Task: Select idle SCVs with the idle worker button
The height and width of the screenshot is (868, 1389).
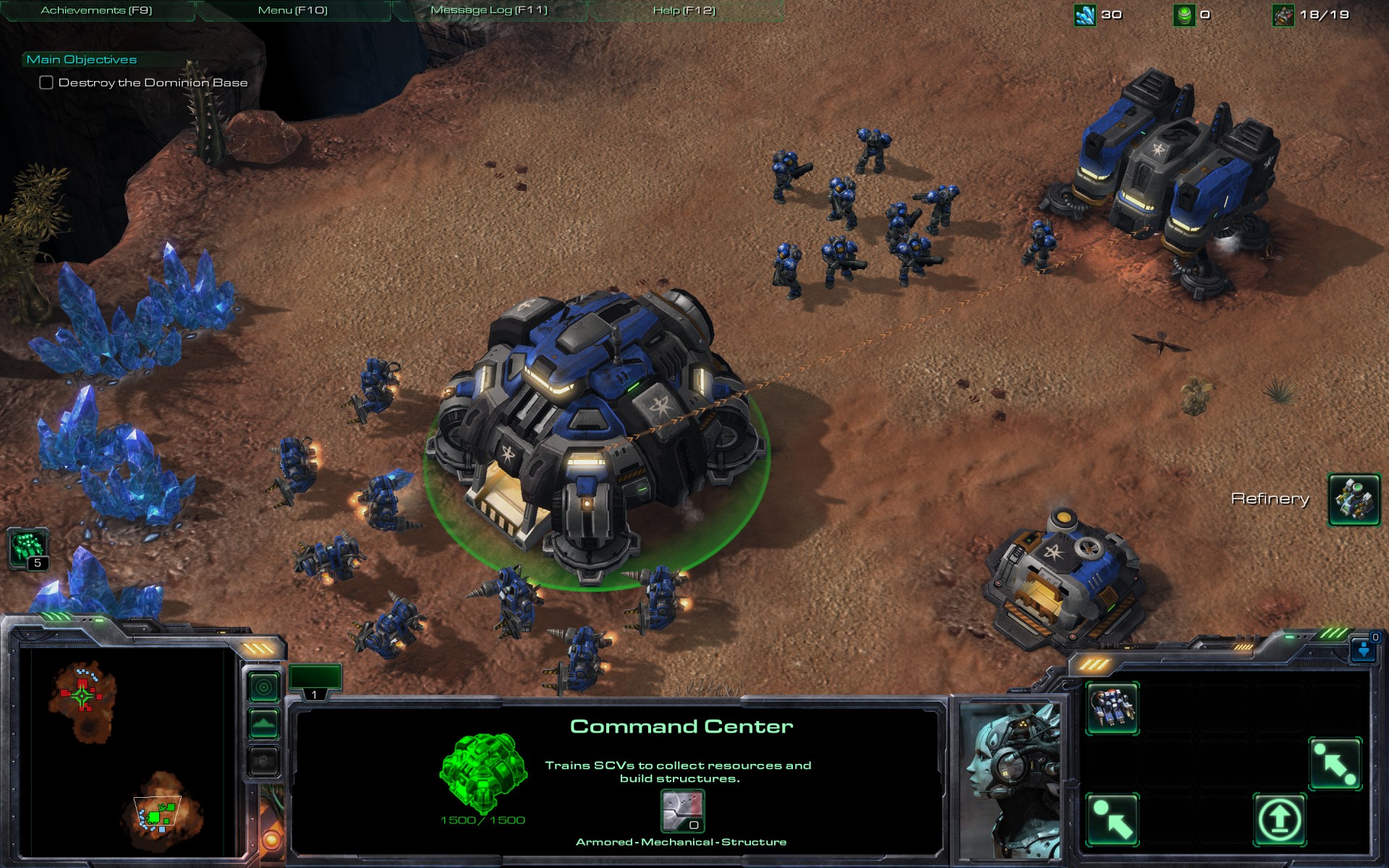Action: pos(28,548)
